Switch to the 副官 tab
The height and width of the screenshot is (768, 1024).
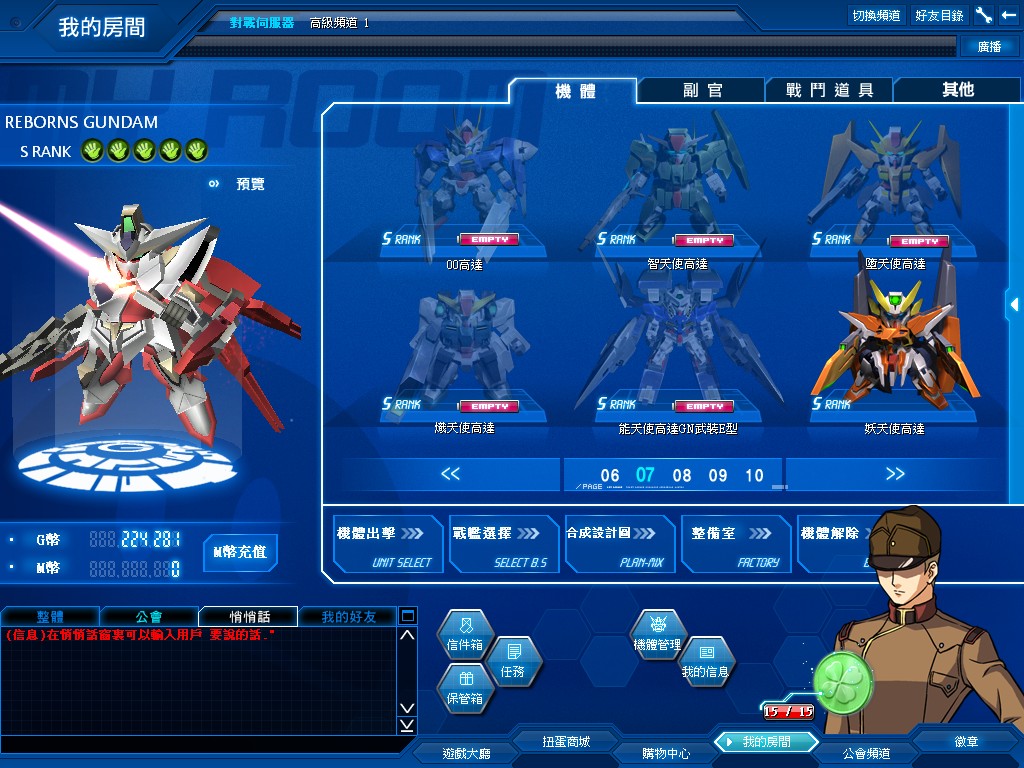point(702,90)
